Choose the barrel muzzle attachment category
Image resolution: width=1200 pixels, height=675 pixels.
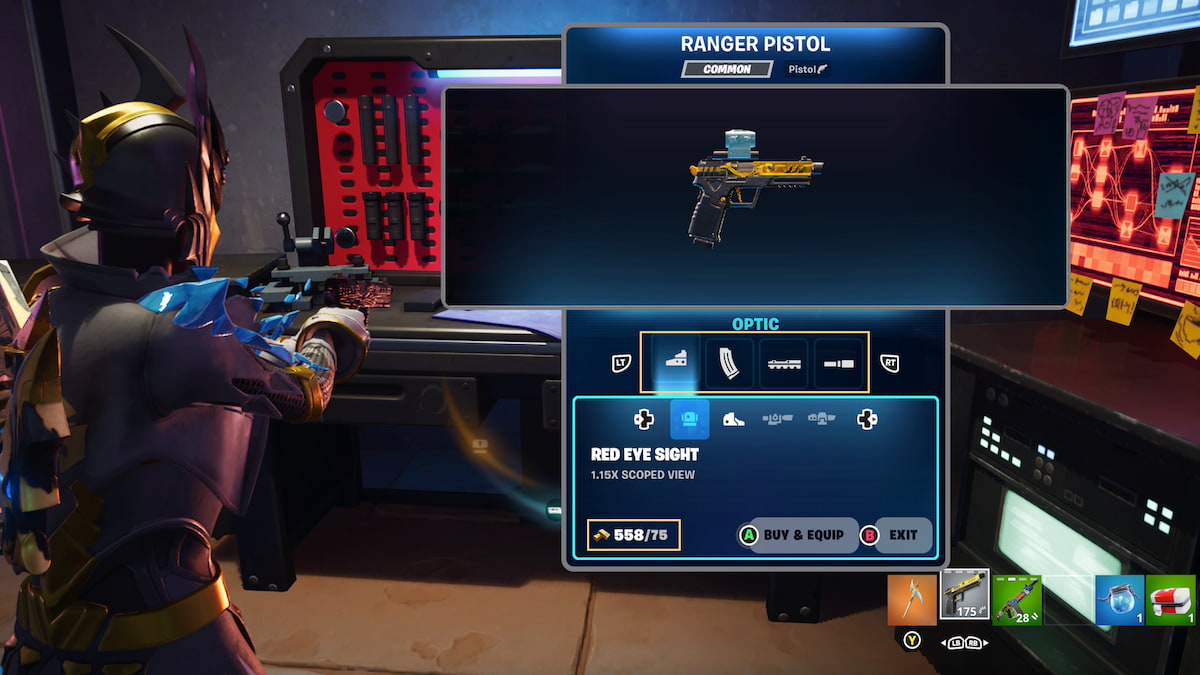[838, 362]
